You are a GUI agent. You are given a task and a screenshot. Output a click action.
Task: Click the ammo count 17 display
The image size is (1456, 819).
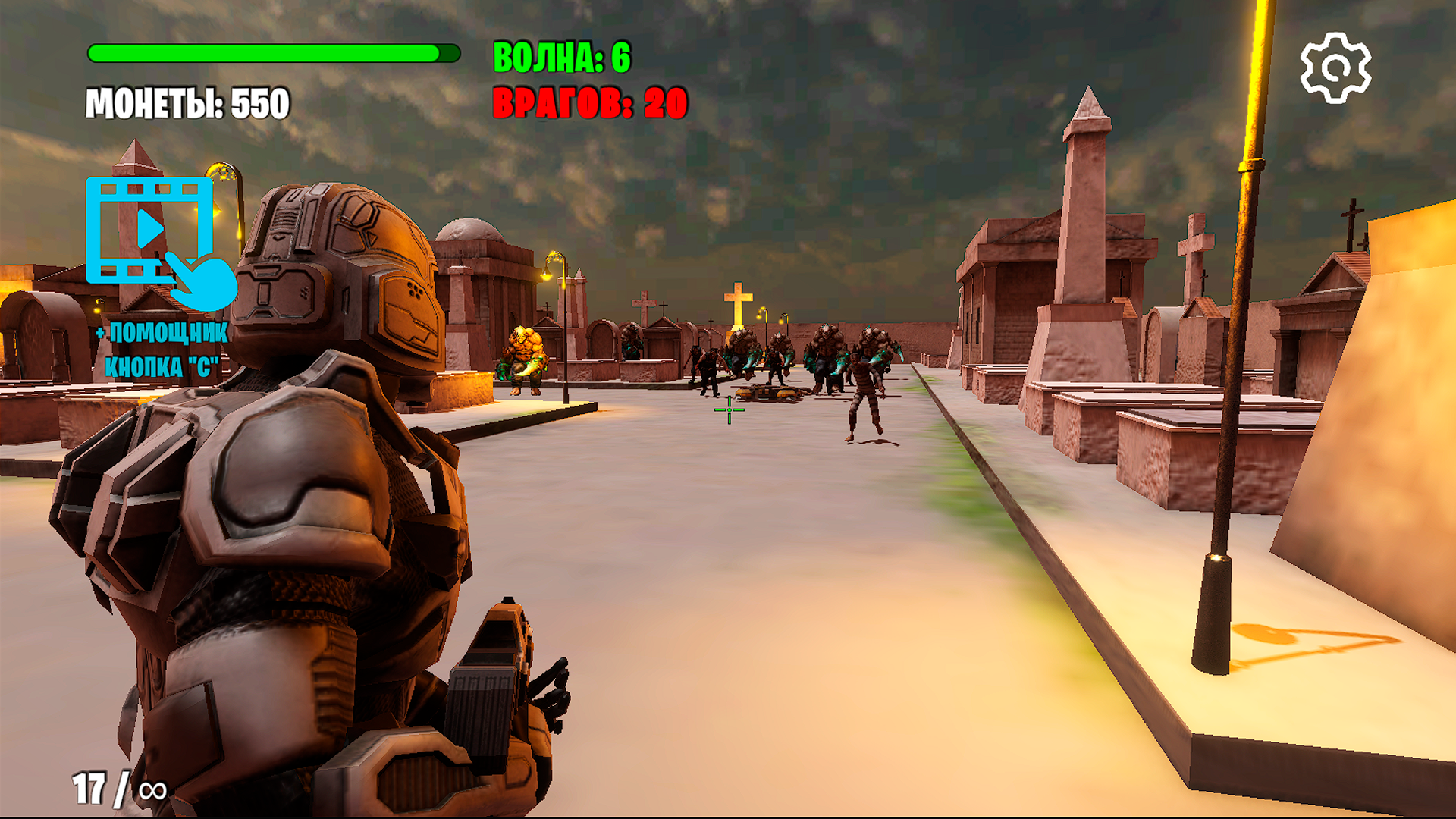click(x=89, y=789)
